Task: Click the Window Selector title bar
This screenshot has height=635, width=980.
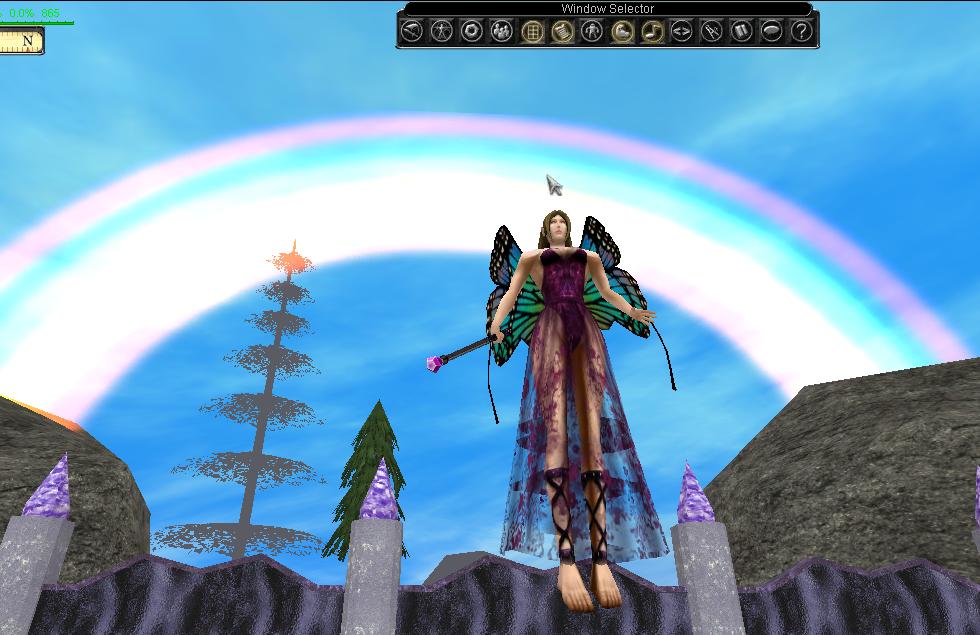Action: coord(607,9)
